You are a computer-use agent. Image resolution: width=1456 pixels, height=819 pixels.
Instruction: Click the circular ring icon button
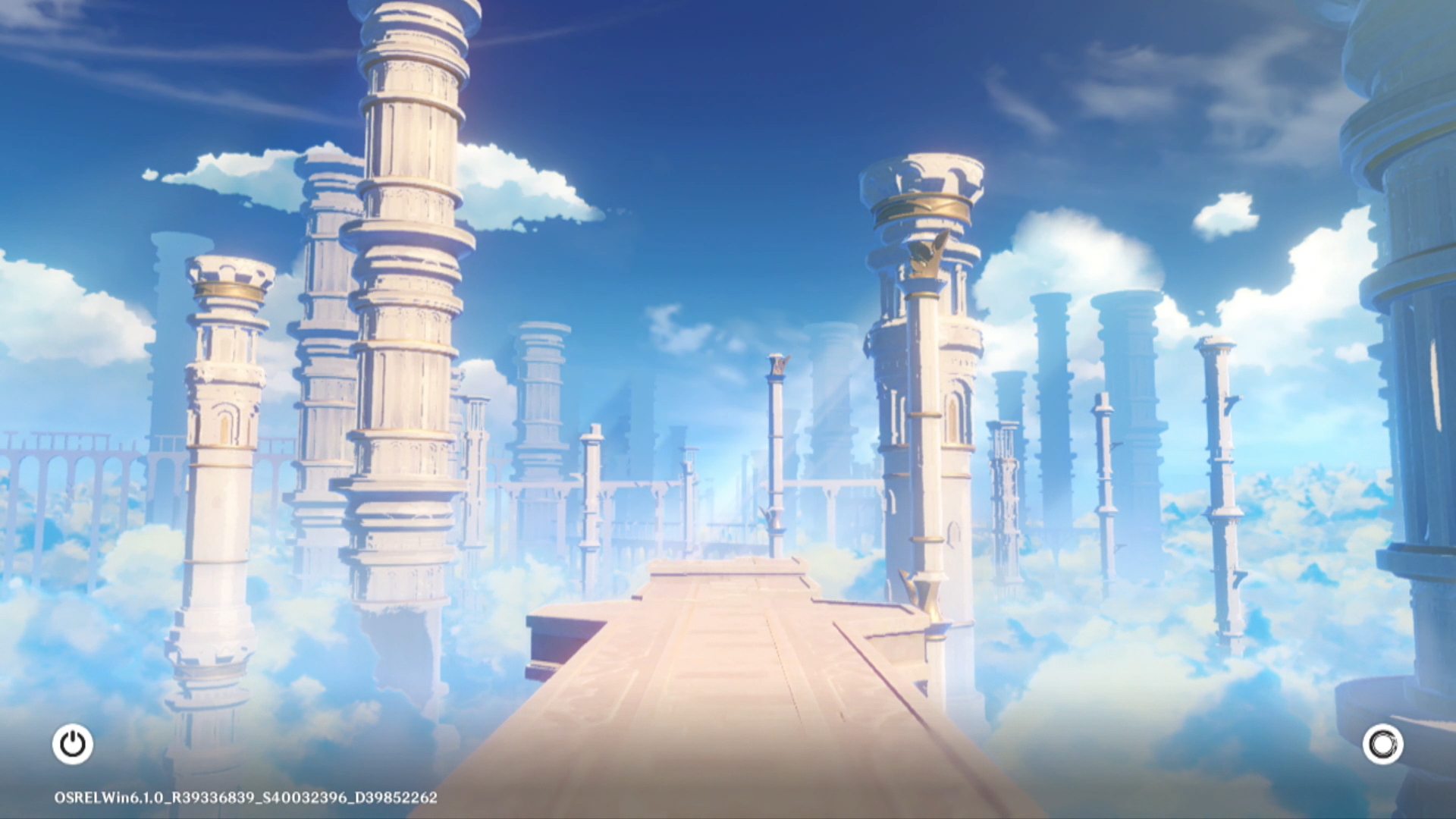coord(1382,744)
